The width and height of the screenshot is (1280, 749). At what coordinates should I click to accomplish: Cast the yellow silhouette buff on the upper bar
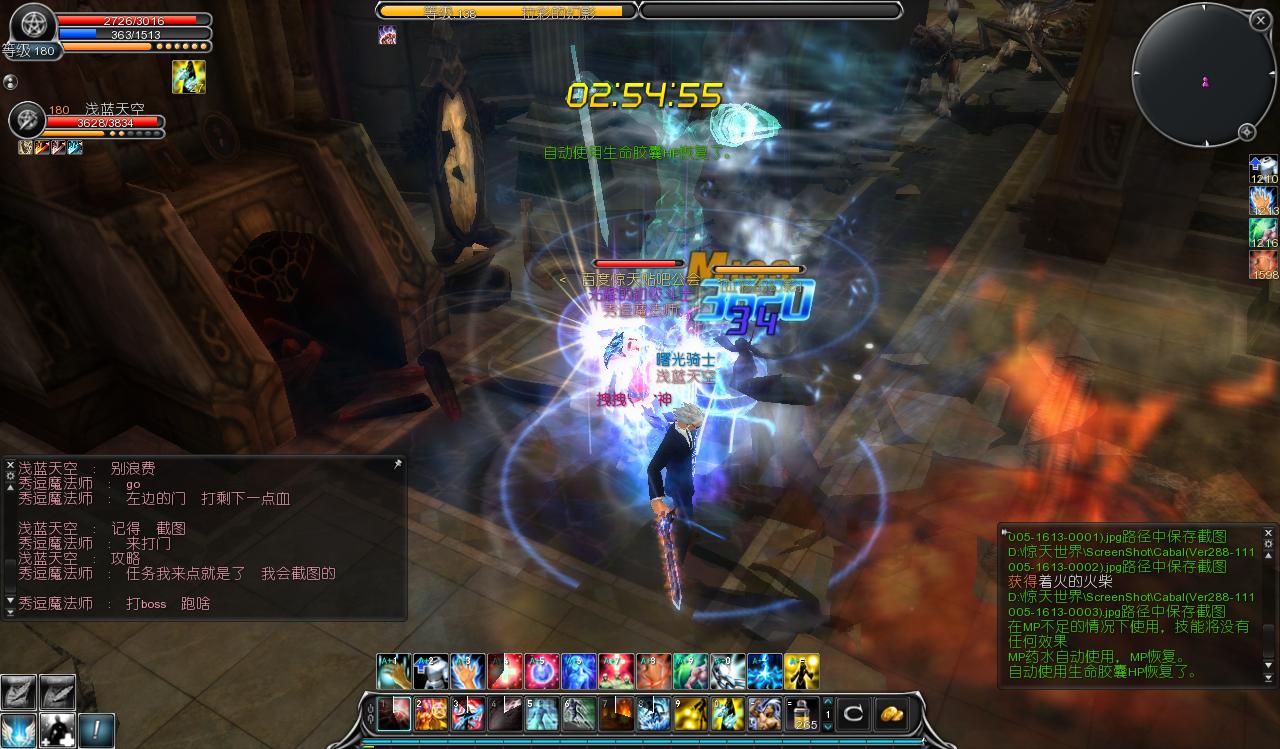tap(802, 672)
